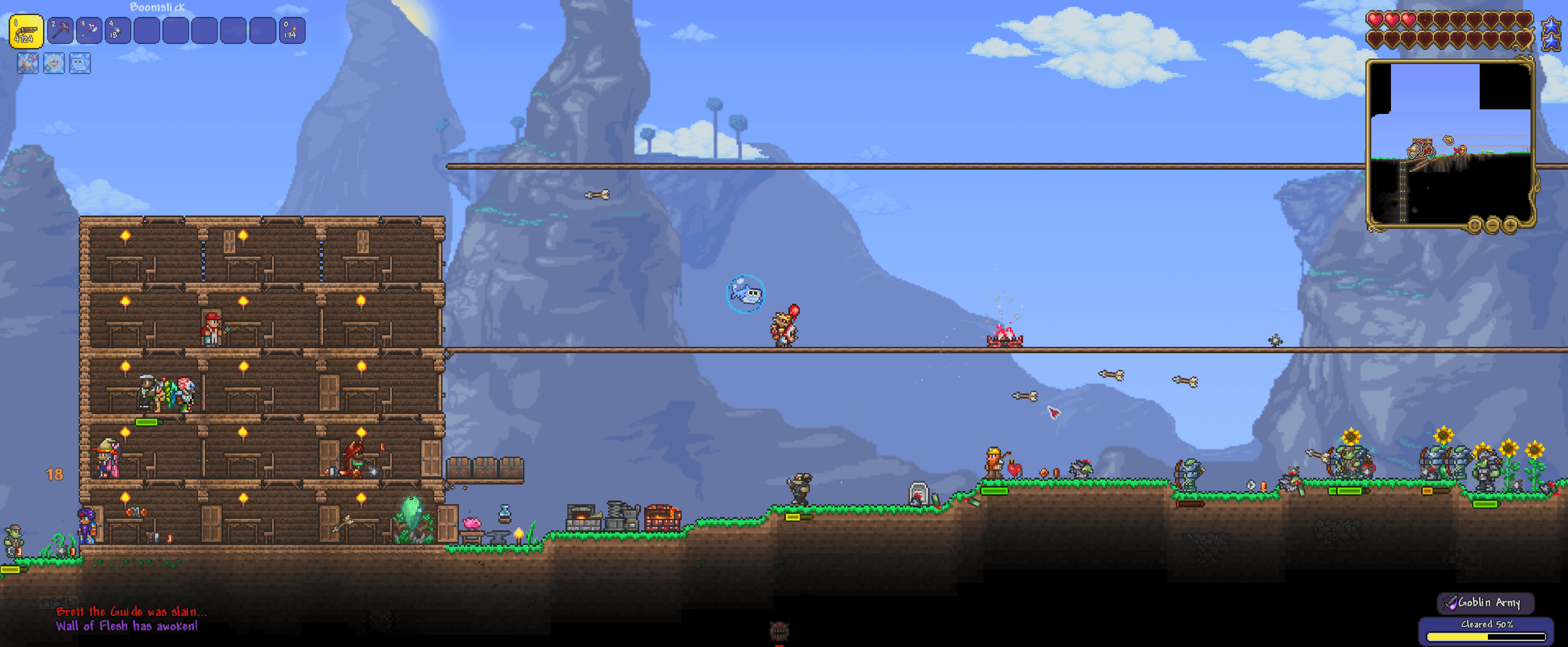1568x647 pixels.
Task: Zoom out the minimap with minus button
Action: [x=1493, y=226]
